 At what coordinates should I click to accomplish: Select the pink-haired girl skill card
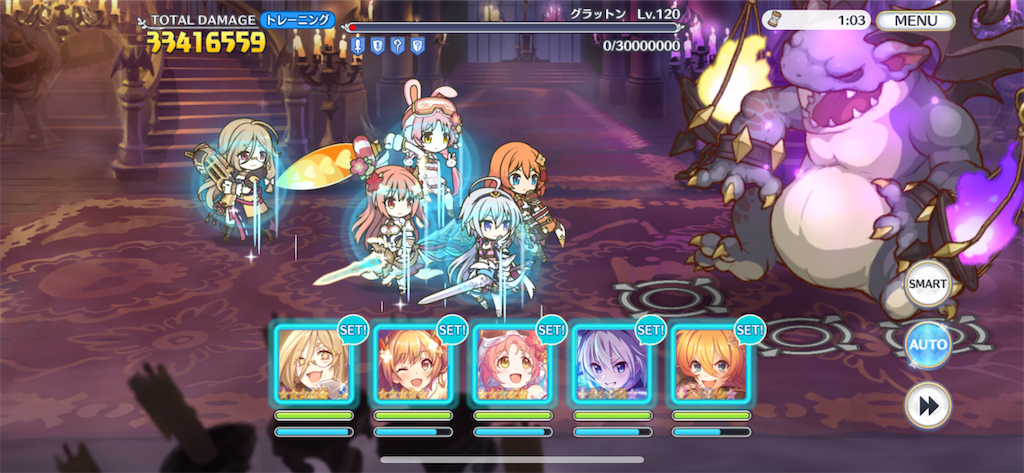coord(512,366)
